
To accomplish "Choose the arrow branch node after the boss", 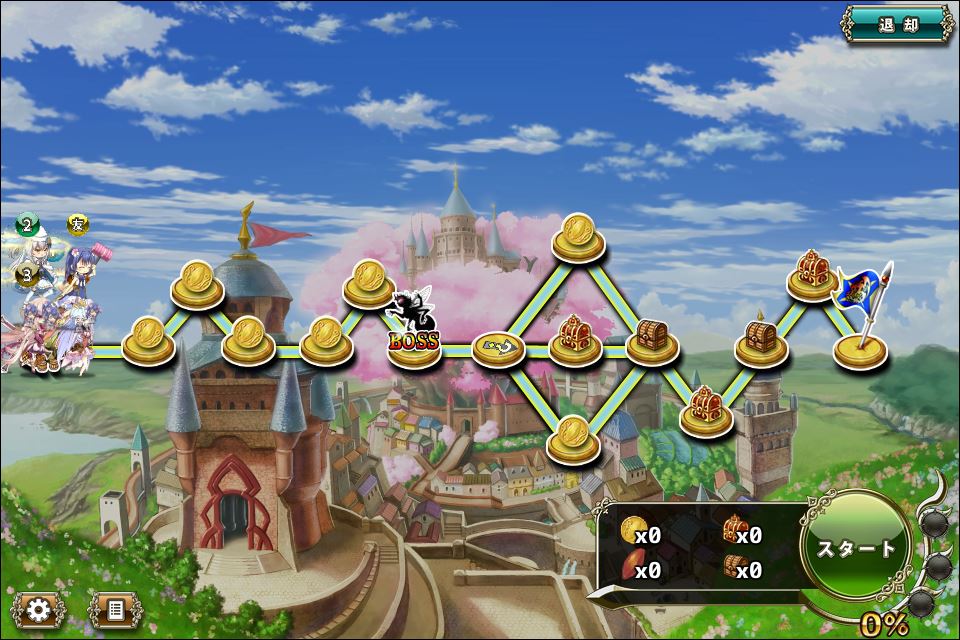I will 499,348.
